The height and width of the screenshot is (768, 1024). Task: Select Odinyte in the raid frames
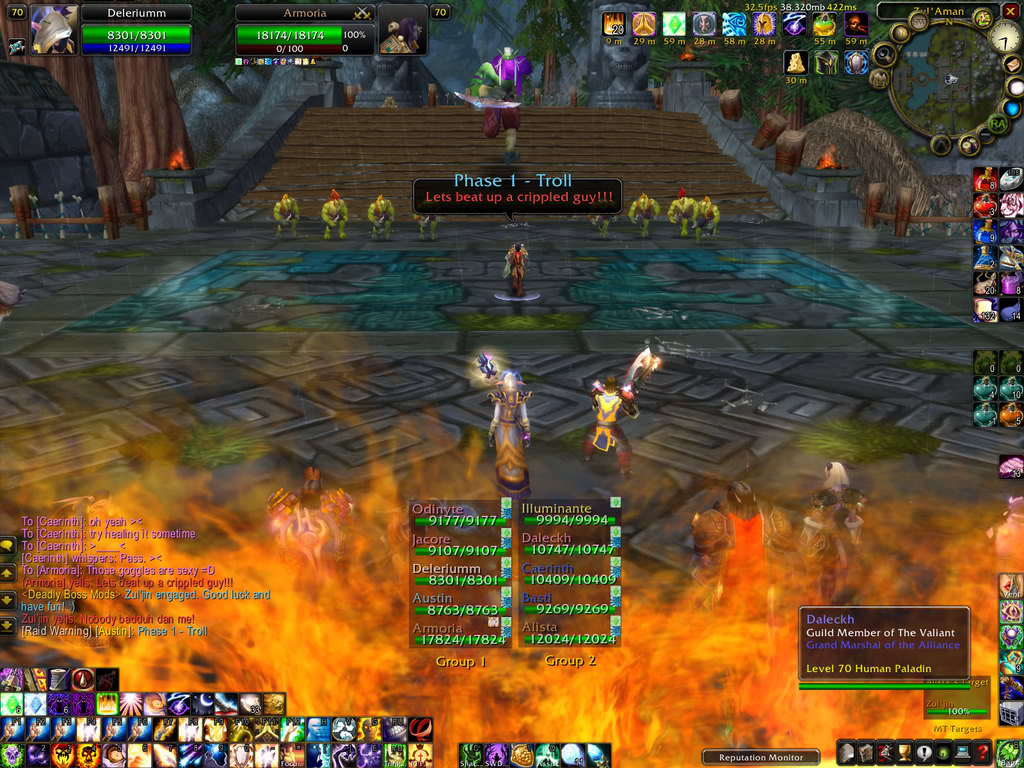455,514
